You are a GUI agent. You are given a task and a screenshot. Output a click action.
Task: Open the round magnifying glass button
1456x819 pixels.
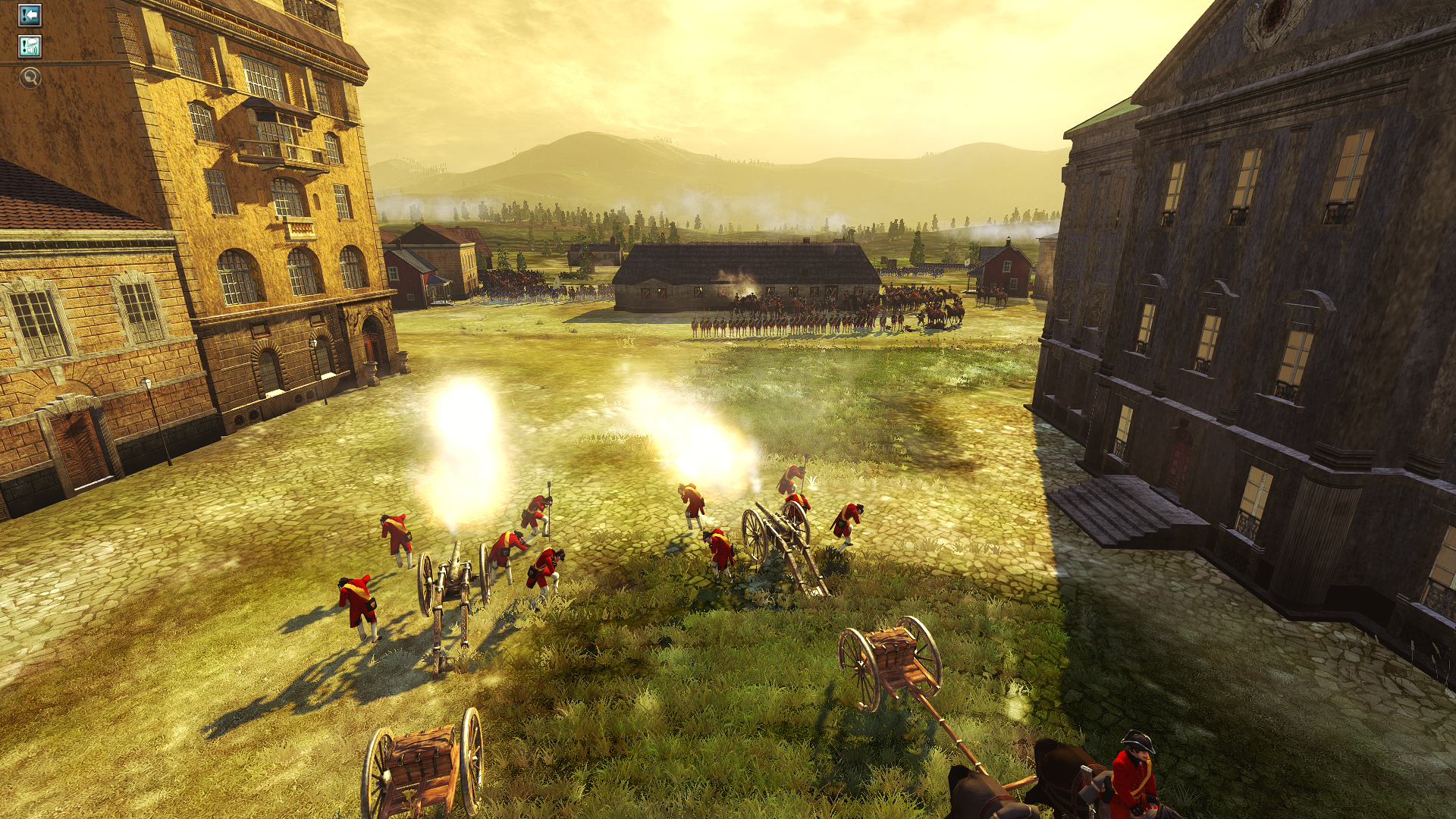coord(30,77)
